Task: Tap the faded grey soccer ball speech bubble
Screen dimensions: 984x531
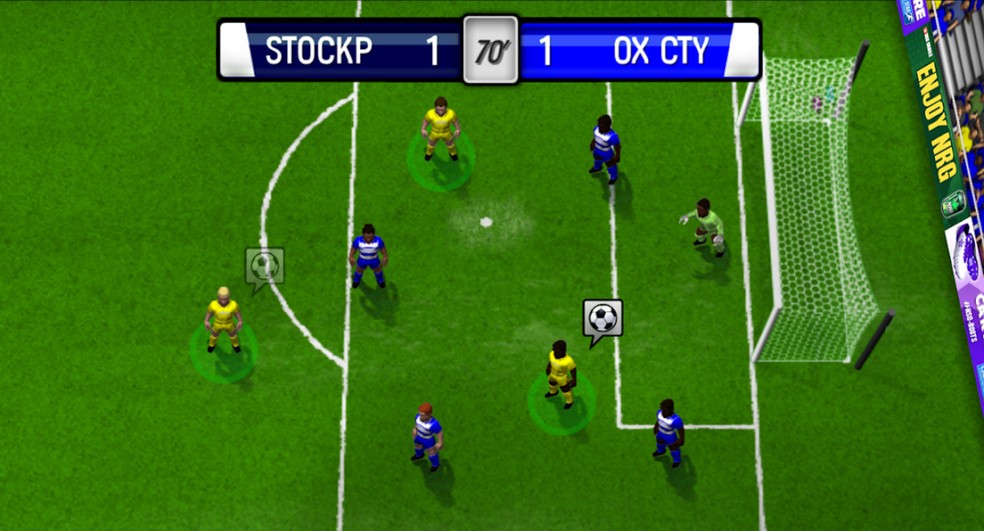Action: 264,266
